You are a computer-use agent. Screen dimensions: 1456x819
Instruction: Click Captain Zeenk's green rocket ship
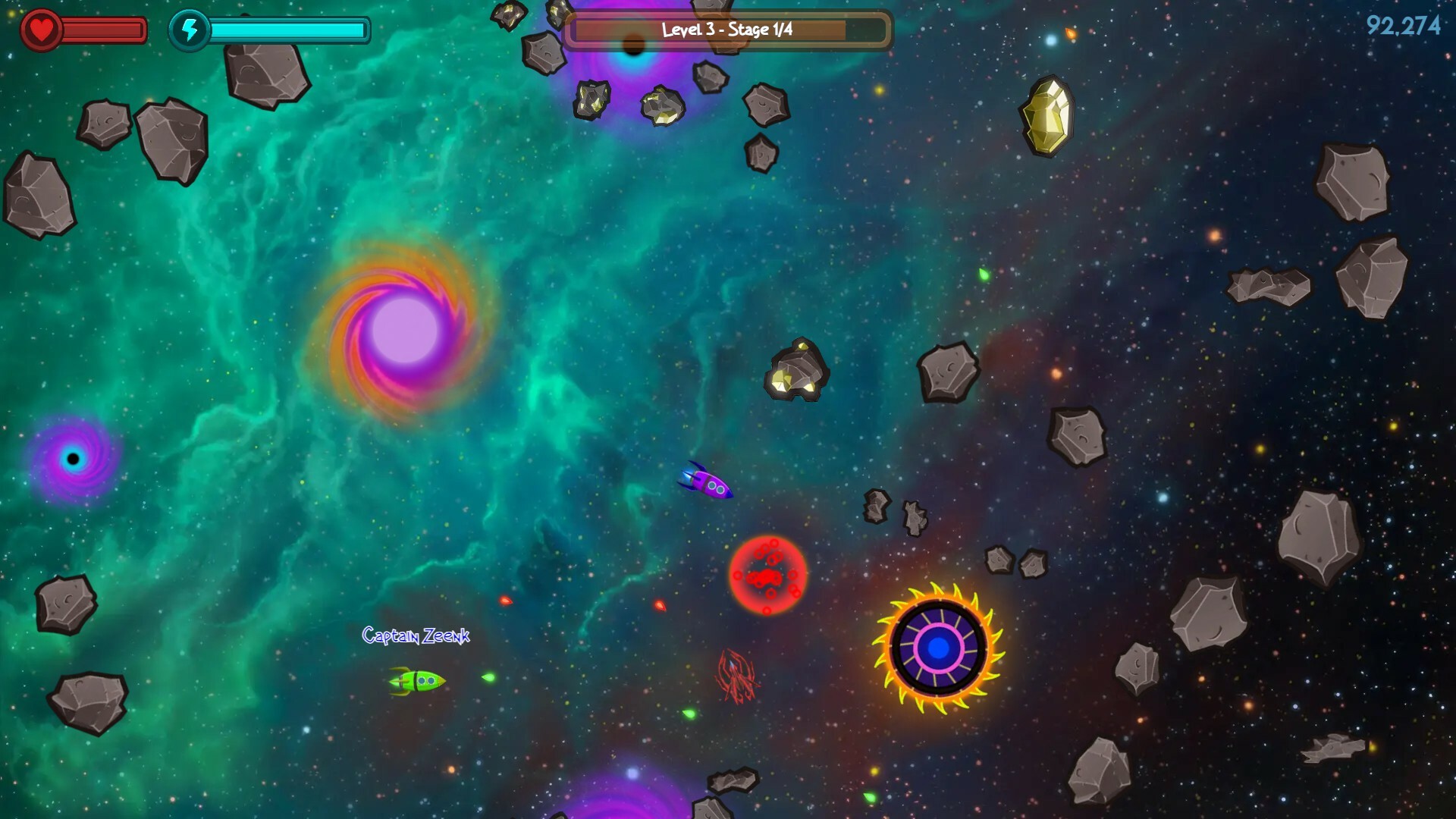coord(416,681)
